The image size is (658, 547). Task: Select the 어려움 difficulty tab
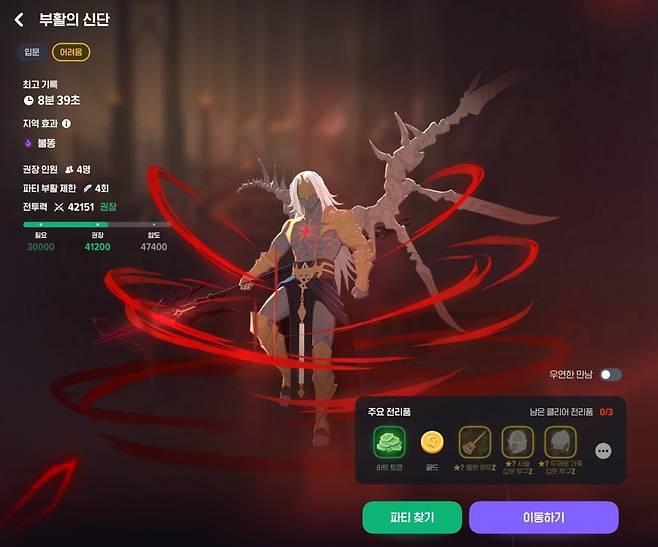pos(71,51)
